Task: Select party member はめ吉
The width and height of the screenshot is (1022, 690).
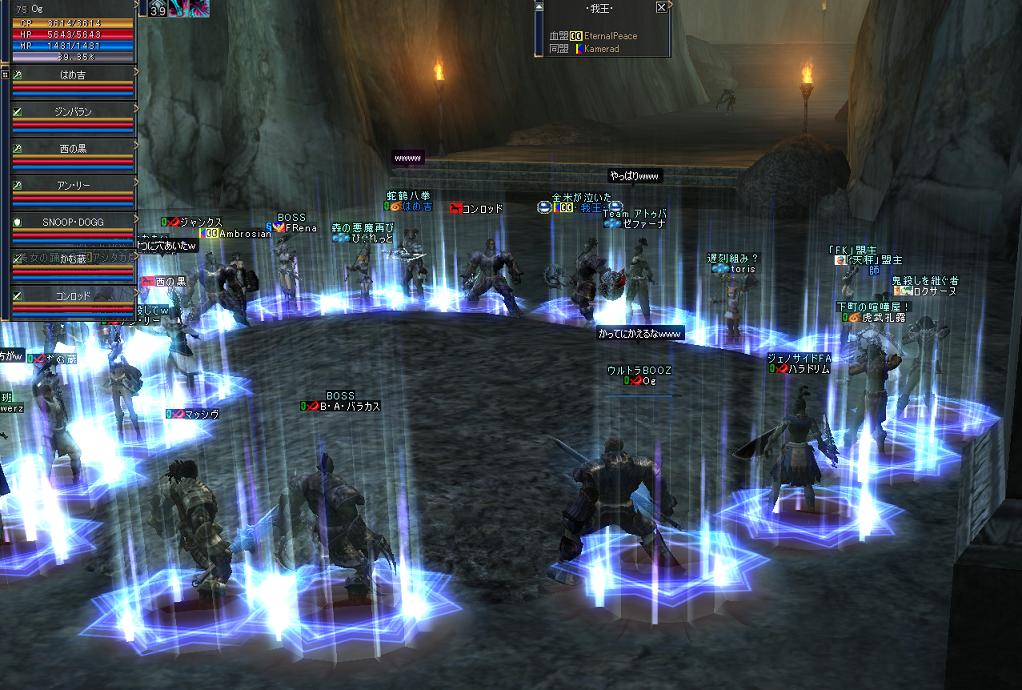Action: 74,74
